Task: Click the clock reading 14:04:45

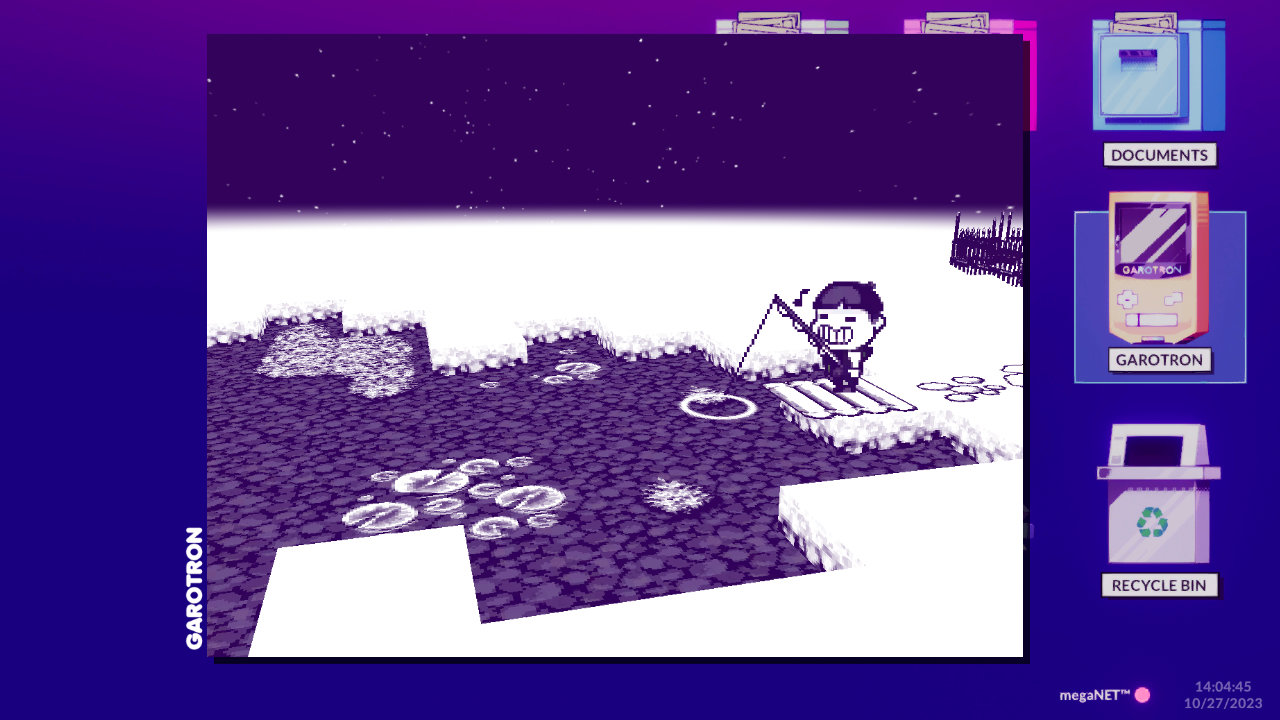Action: [x=1224, y=687]
